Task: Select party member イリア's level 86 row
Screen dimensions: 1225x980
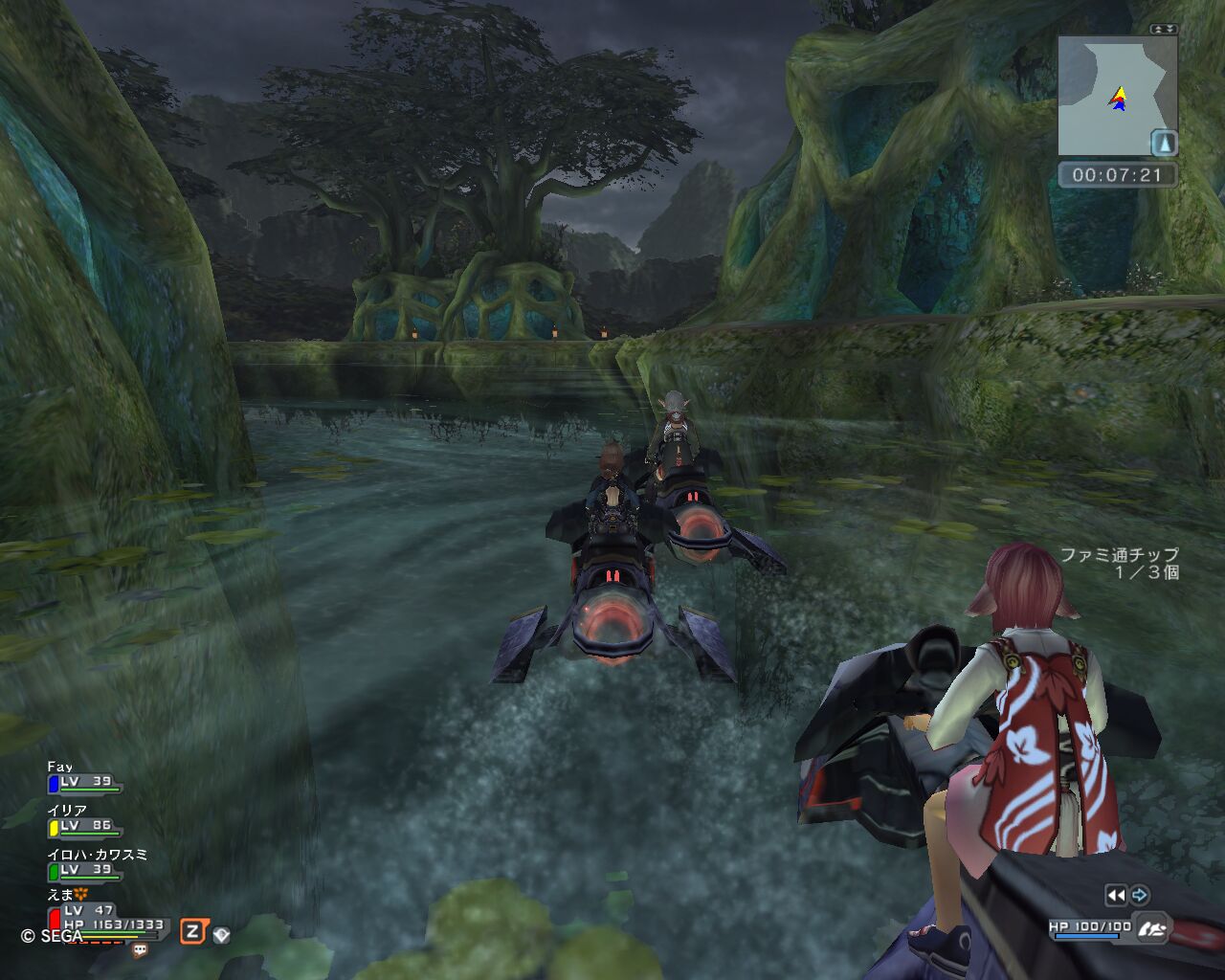Action: click(x=86, y=826)
